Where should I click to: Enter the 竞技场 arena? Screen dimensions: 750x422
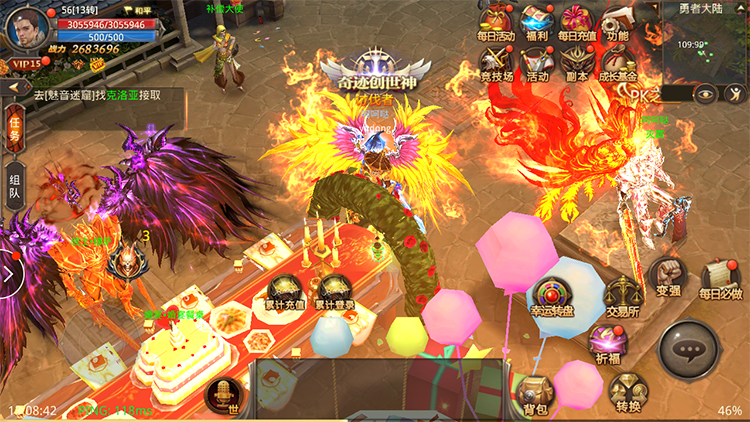495,62
